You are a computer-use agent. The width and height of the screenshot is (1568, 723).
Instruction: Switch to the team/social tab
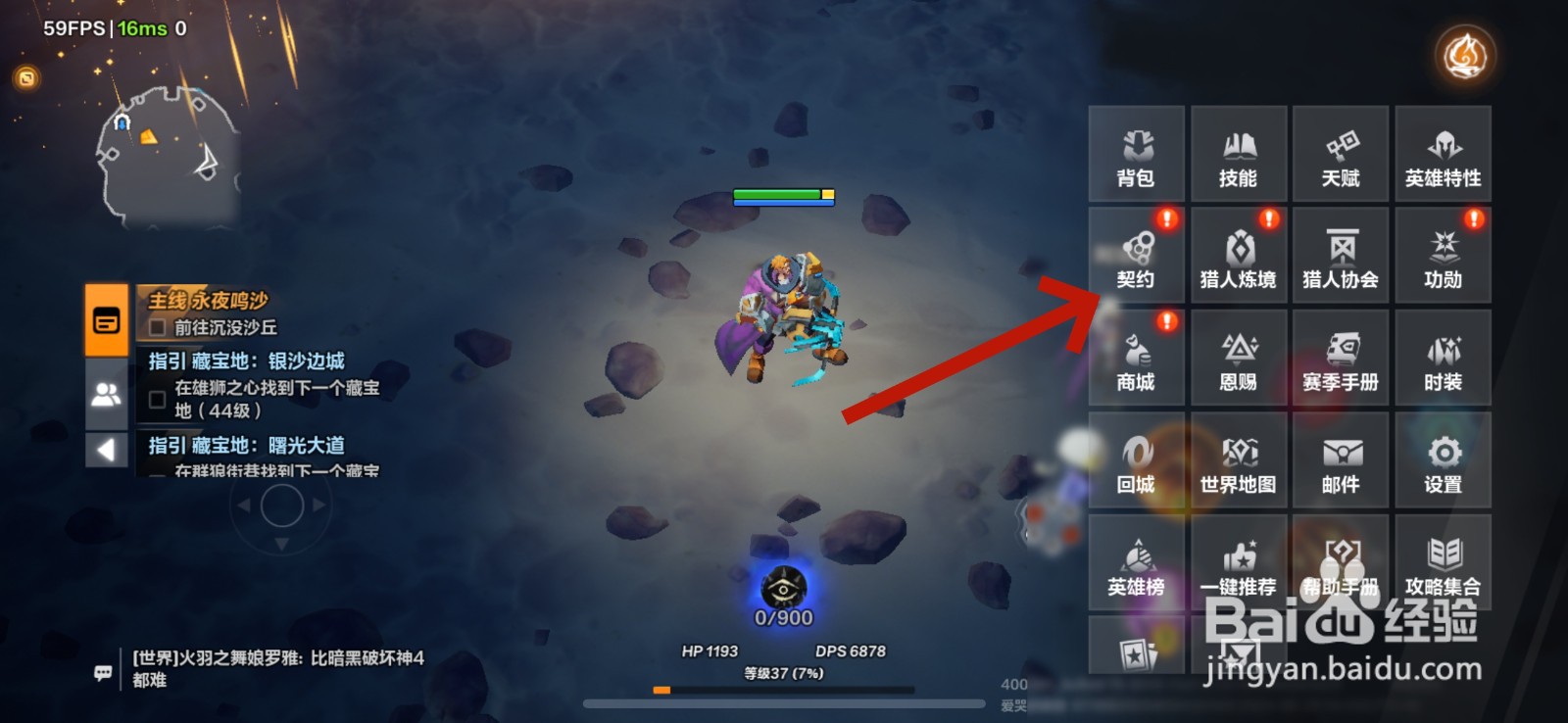[x=106, y=394]
